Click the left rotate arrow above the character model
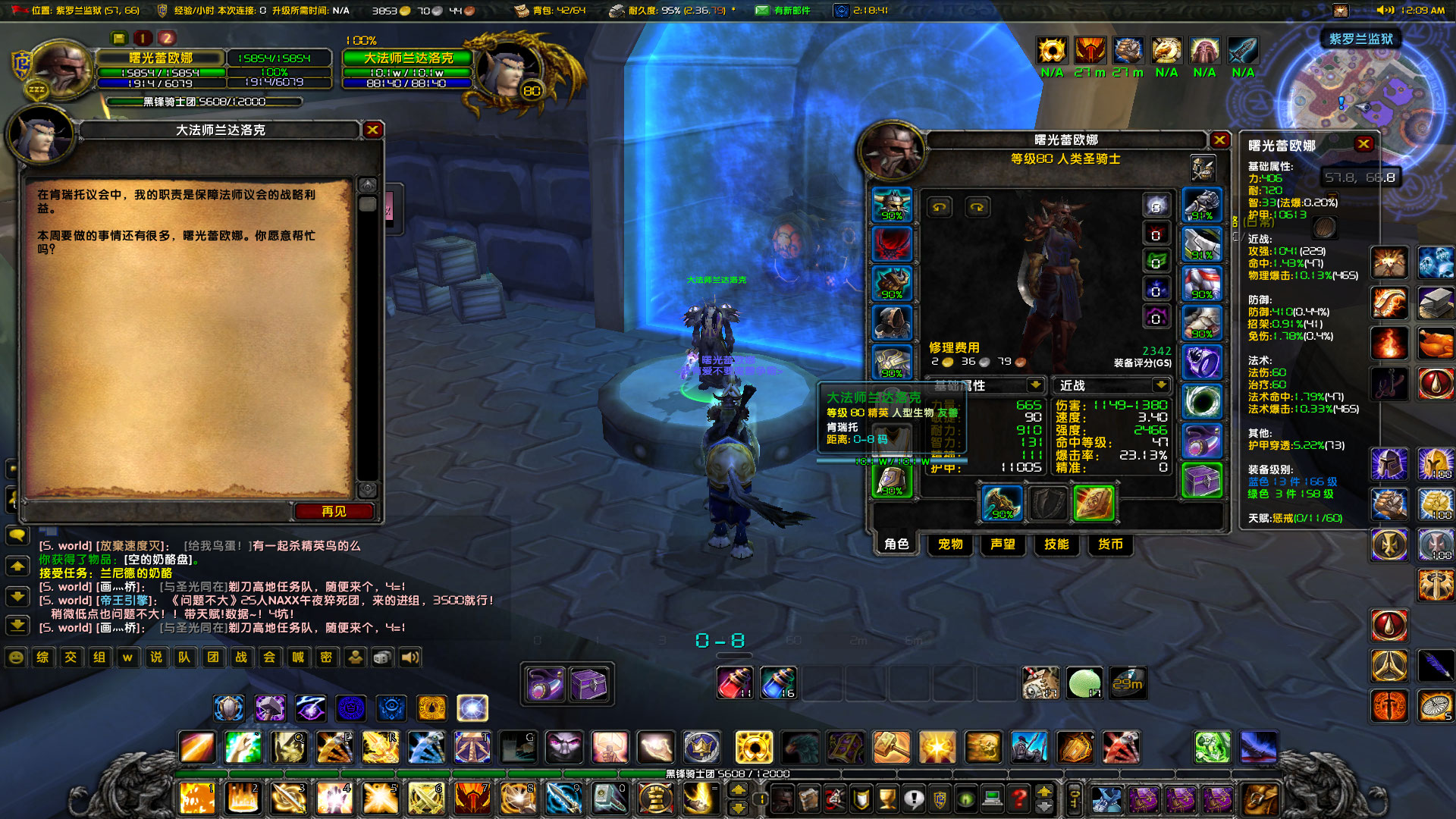This screenshot has width=1456, height=819. [939, 206]
